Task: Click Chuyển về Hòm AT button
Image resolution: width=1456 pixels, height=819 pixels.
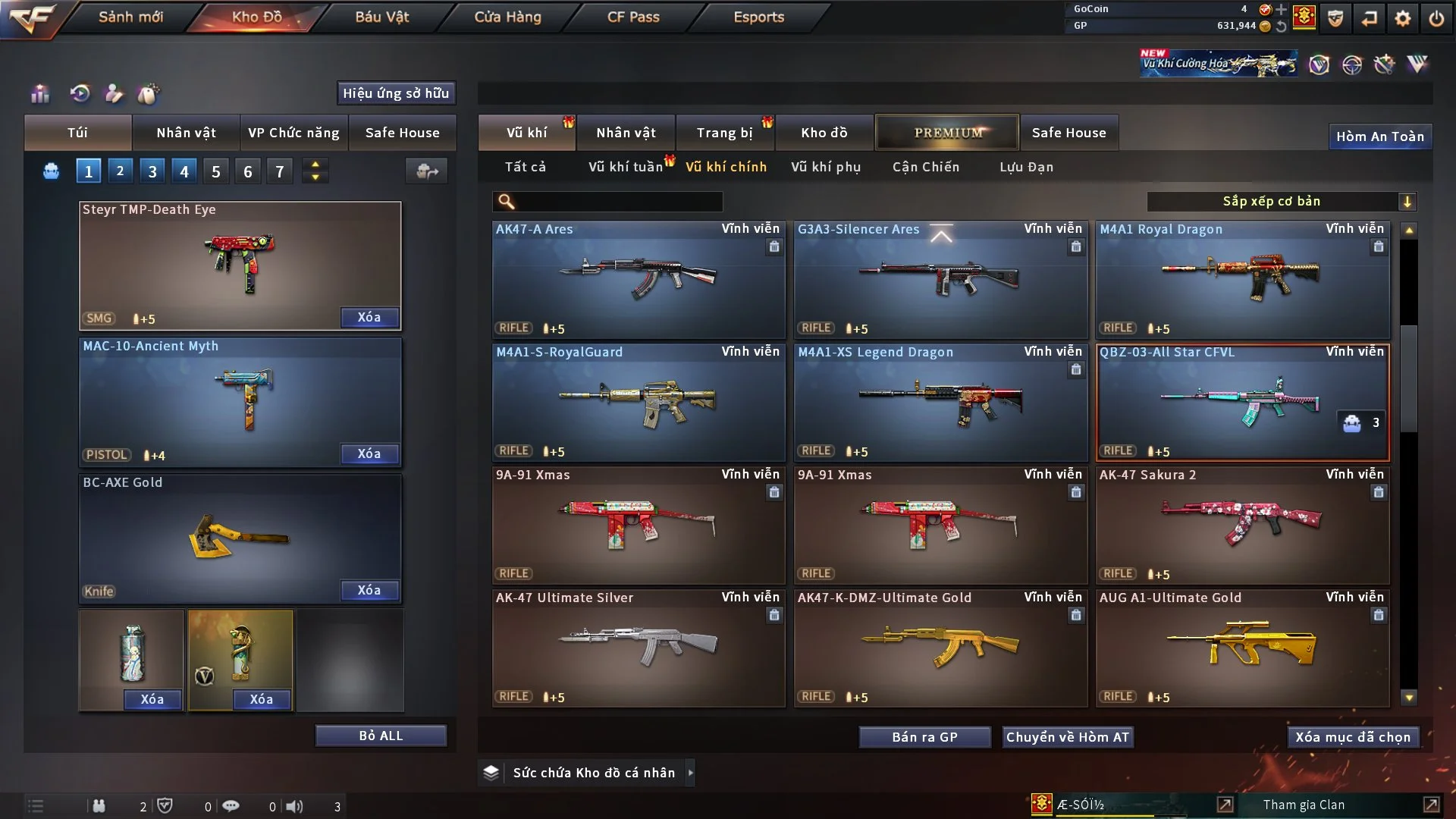Action: pos(1067,737)
